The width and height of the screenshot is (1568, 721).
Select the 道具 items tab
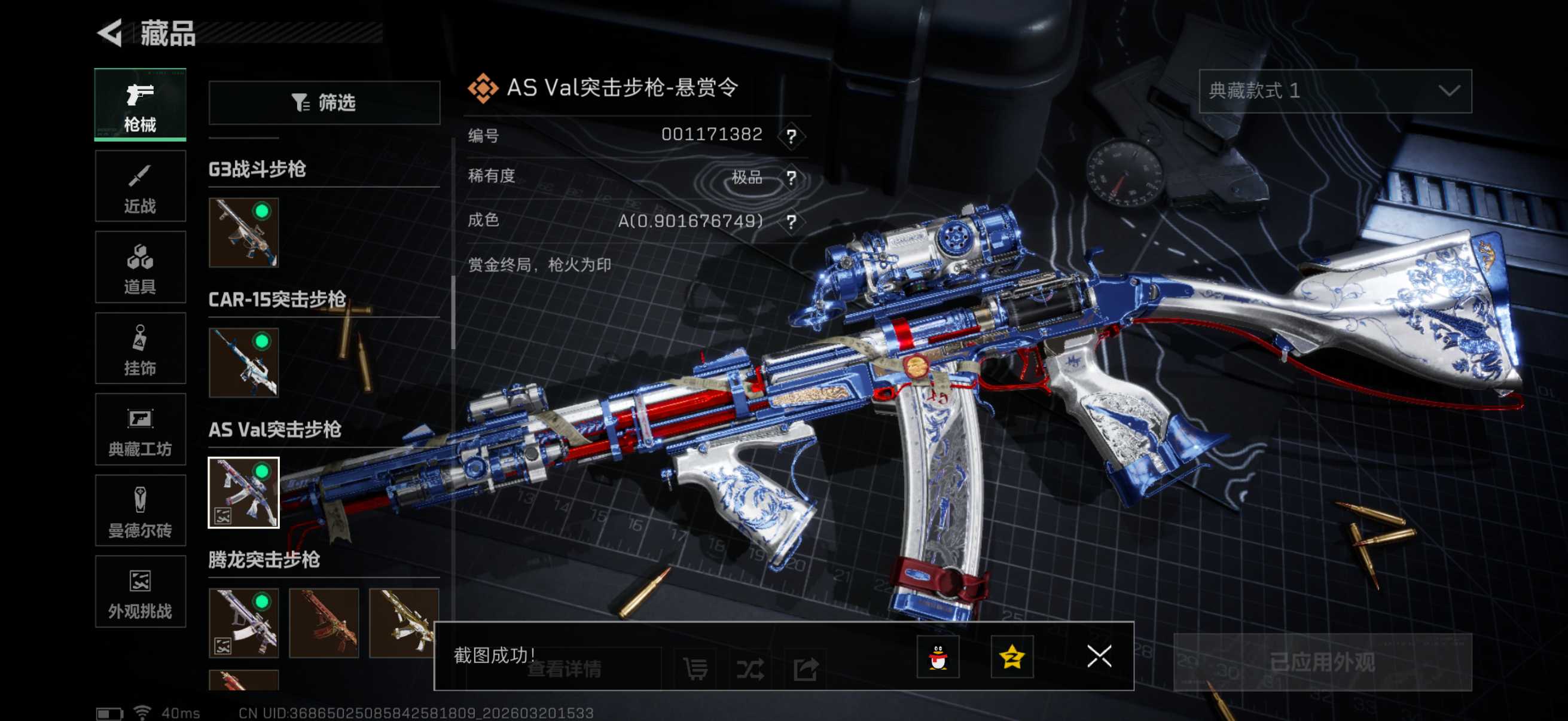pos(140,268)
